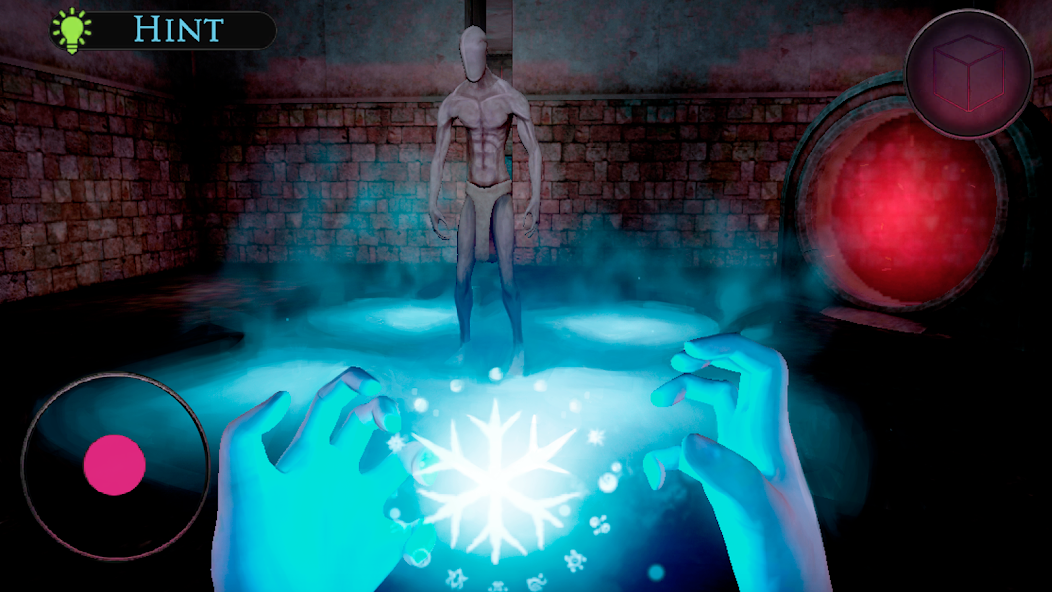Open the Hint button
The height and width of the screenshot is (592, 1052).
[x=164, y=29]
